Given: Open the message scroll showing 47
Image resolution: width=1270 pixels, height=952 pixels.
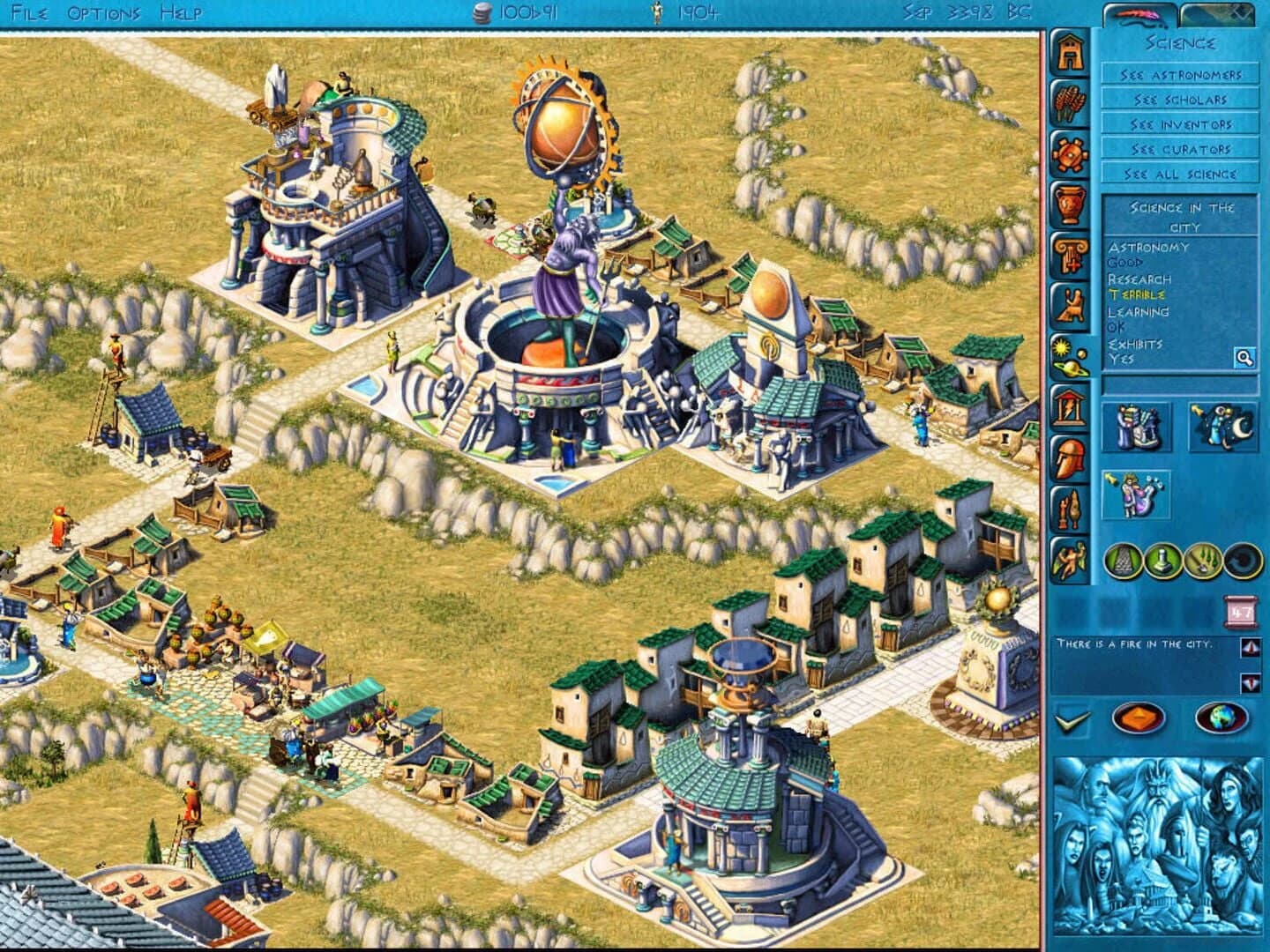Looking at the screenshot, I should click(1240, 611).
